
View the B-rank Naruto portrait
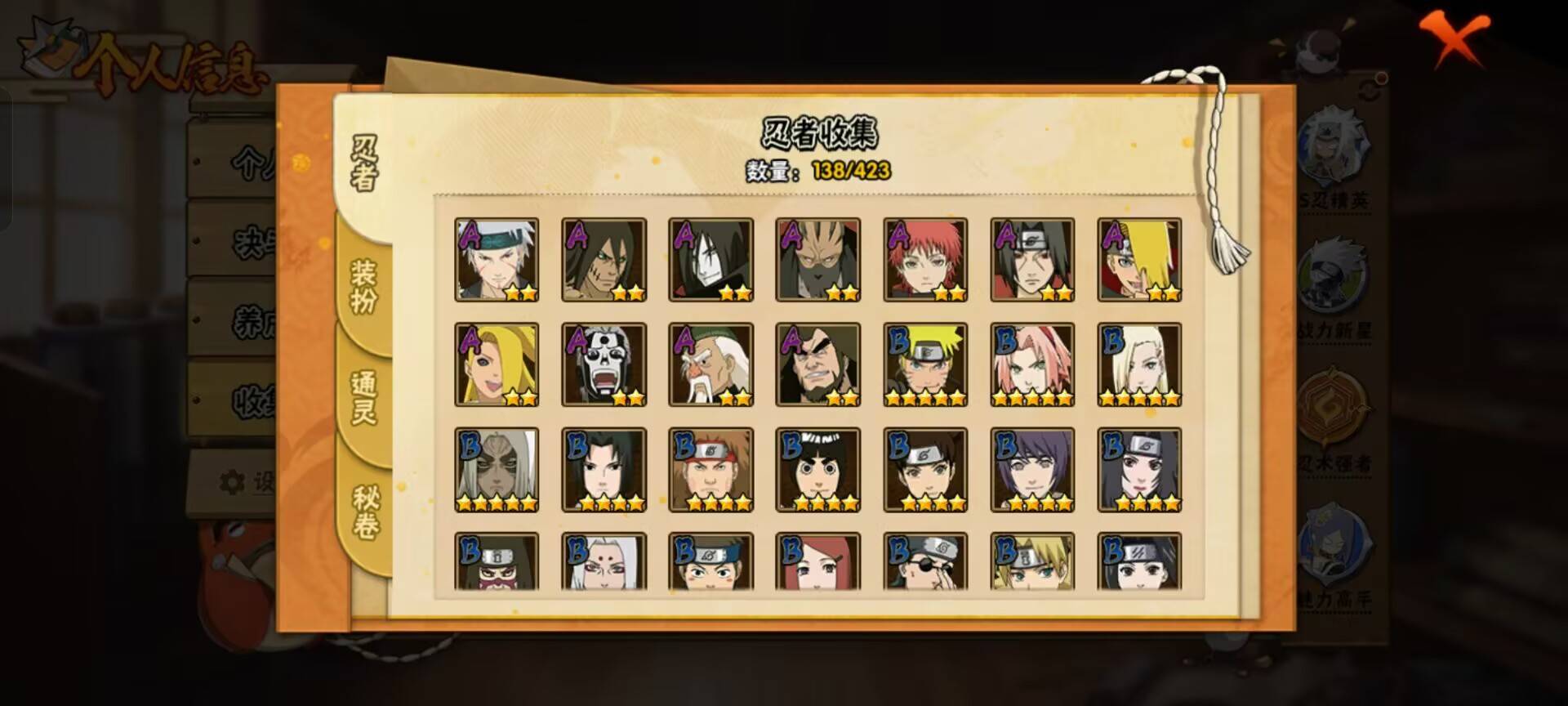[925, 364]
